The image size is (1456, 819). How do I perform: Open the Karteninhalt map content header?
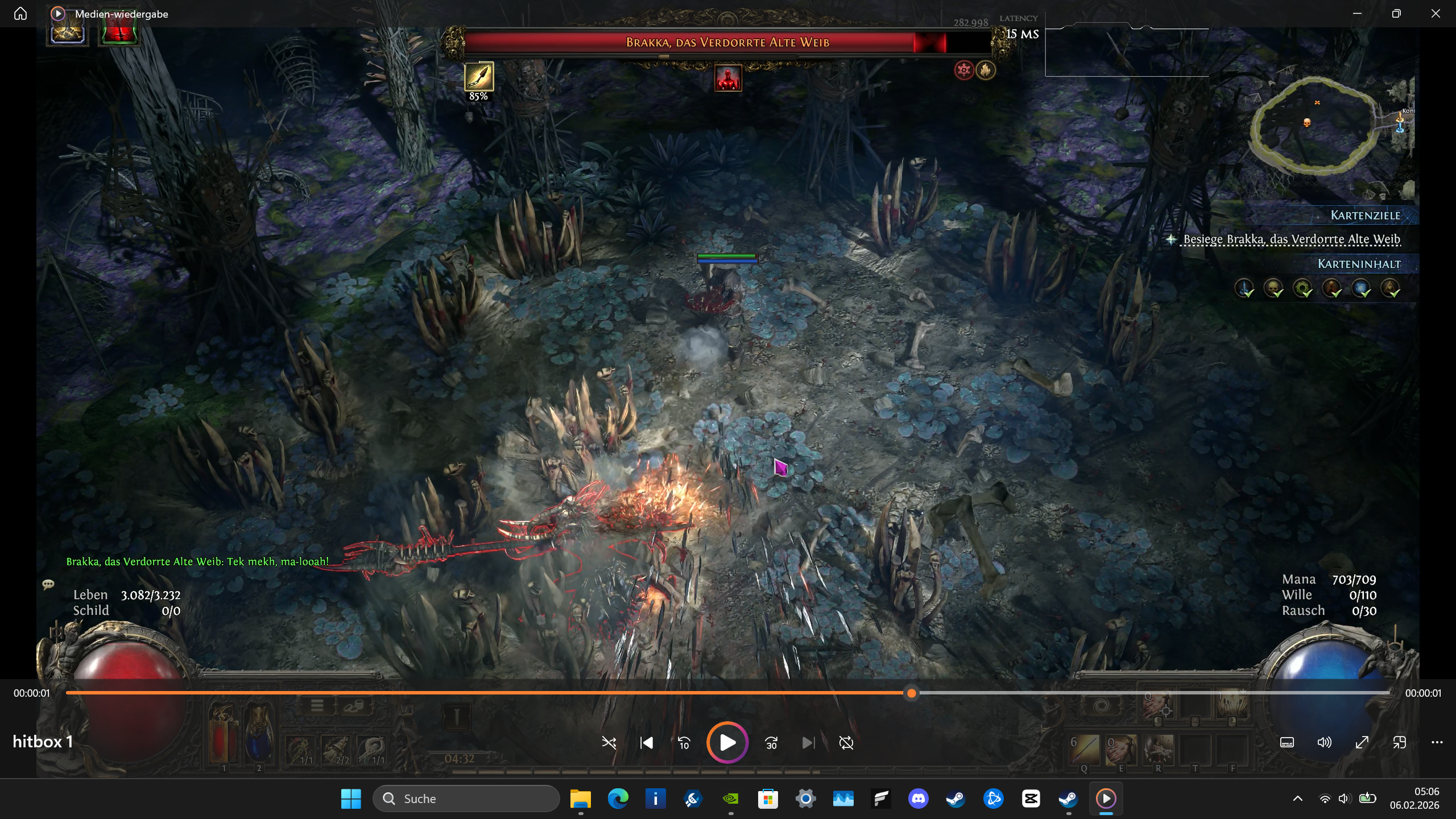click(1359, 264)
